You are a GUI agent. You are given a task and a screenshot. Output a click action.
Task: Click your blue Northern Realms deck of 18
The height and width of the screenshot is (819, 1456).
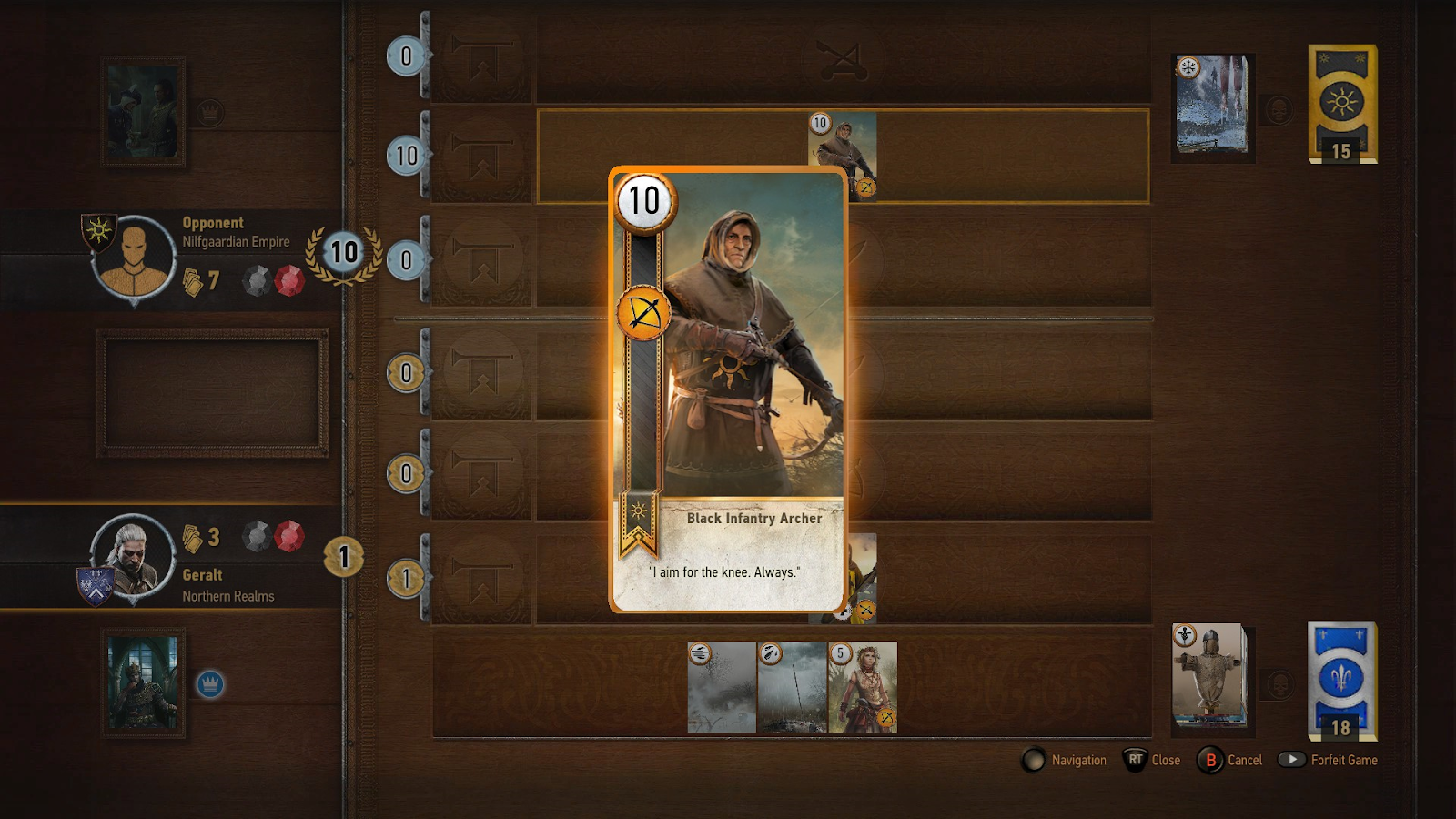(1341, 680)
